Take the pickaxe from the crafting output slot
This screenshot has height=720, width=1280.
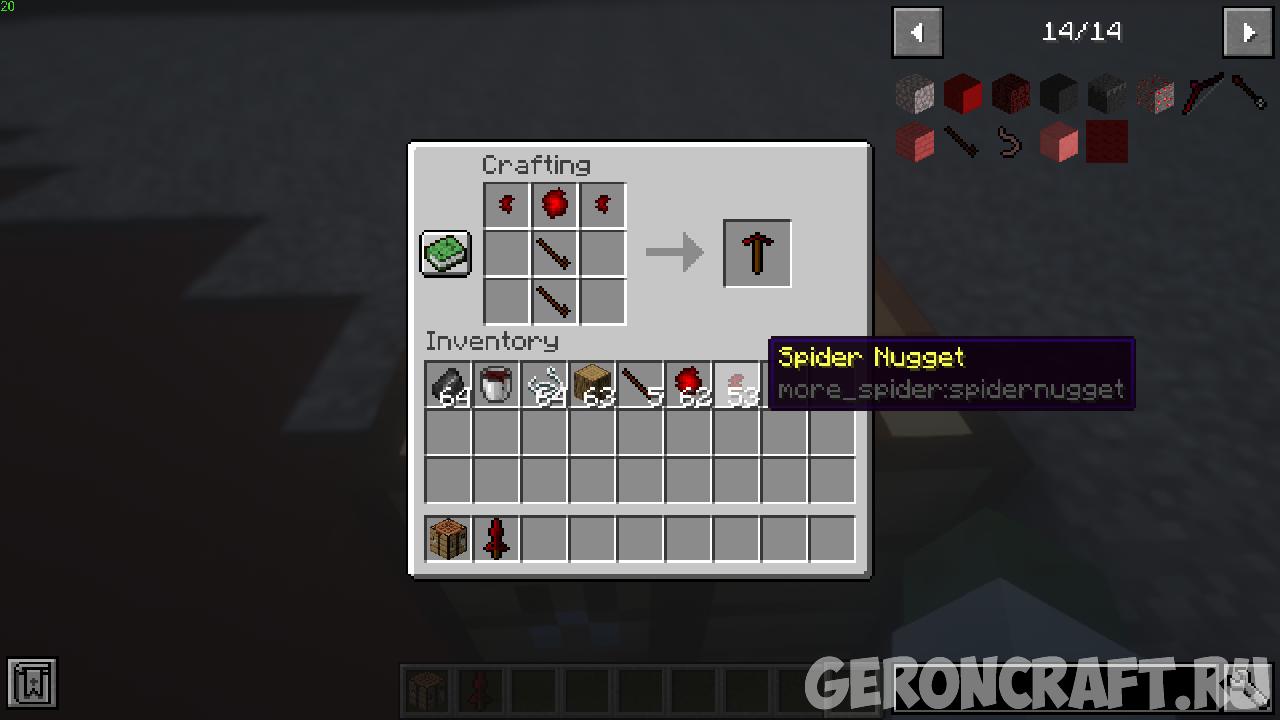click(757, 254)
